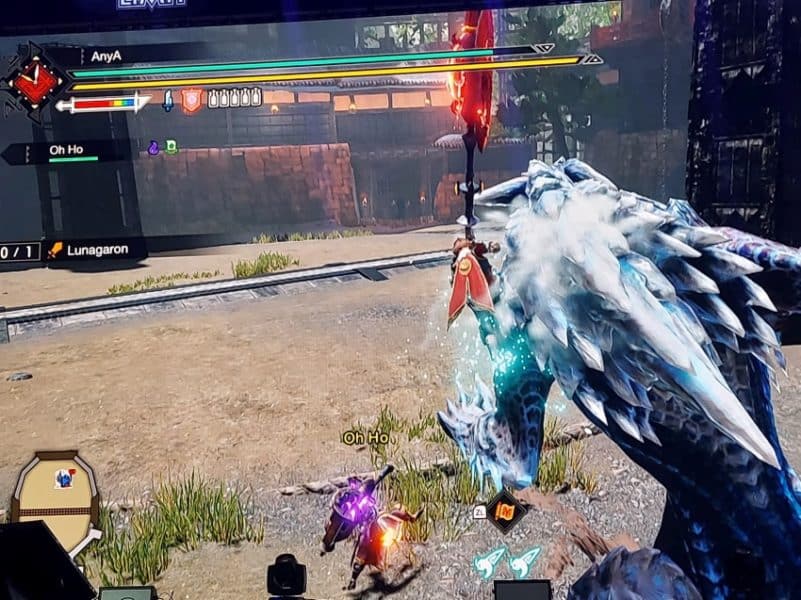Activate the orange silkbind skill diamond icon
Screen dimensions: 801x600
tap(506, 509)
